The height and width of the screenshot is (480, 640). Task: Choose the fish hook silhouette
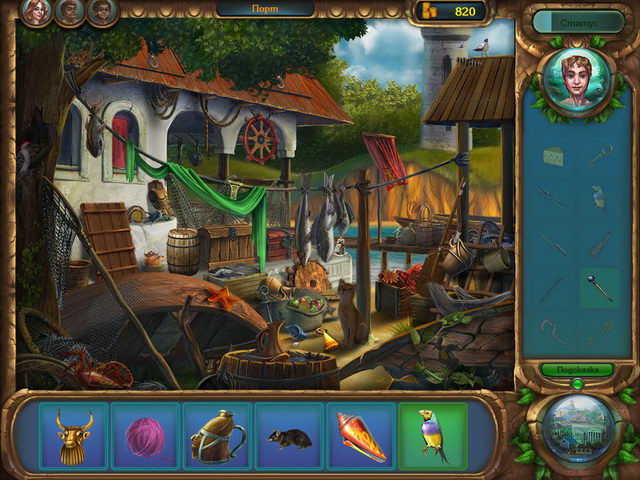coord(553,330)
